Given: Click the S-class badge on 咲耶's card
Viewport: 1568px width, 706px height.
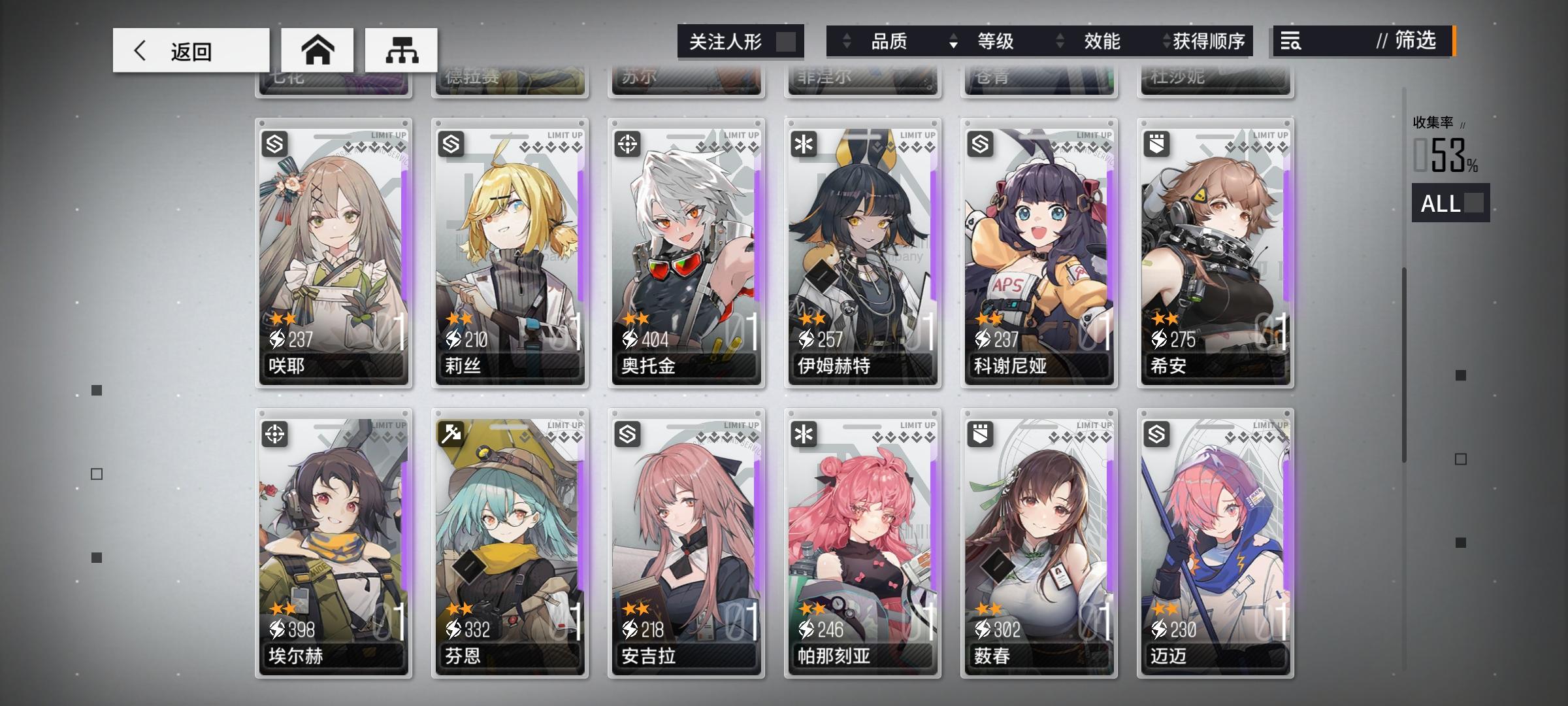Looking at the screenshot, I should (x=275, y=143).
